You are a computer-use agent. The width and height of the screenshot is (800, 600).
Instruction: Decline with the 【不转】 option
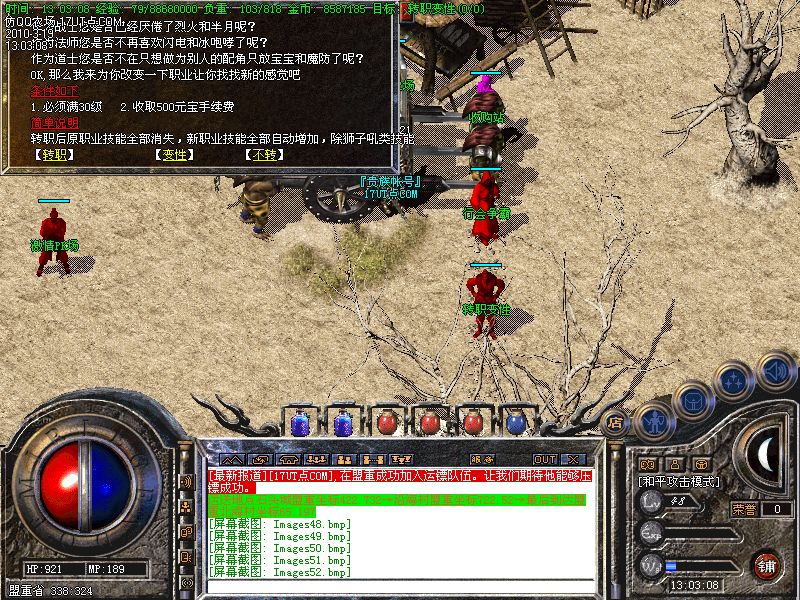(x=262, y=155)
